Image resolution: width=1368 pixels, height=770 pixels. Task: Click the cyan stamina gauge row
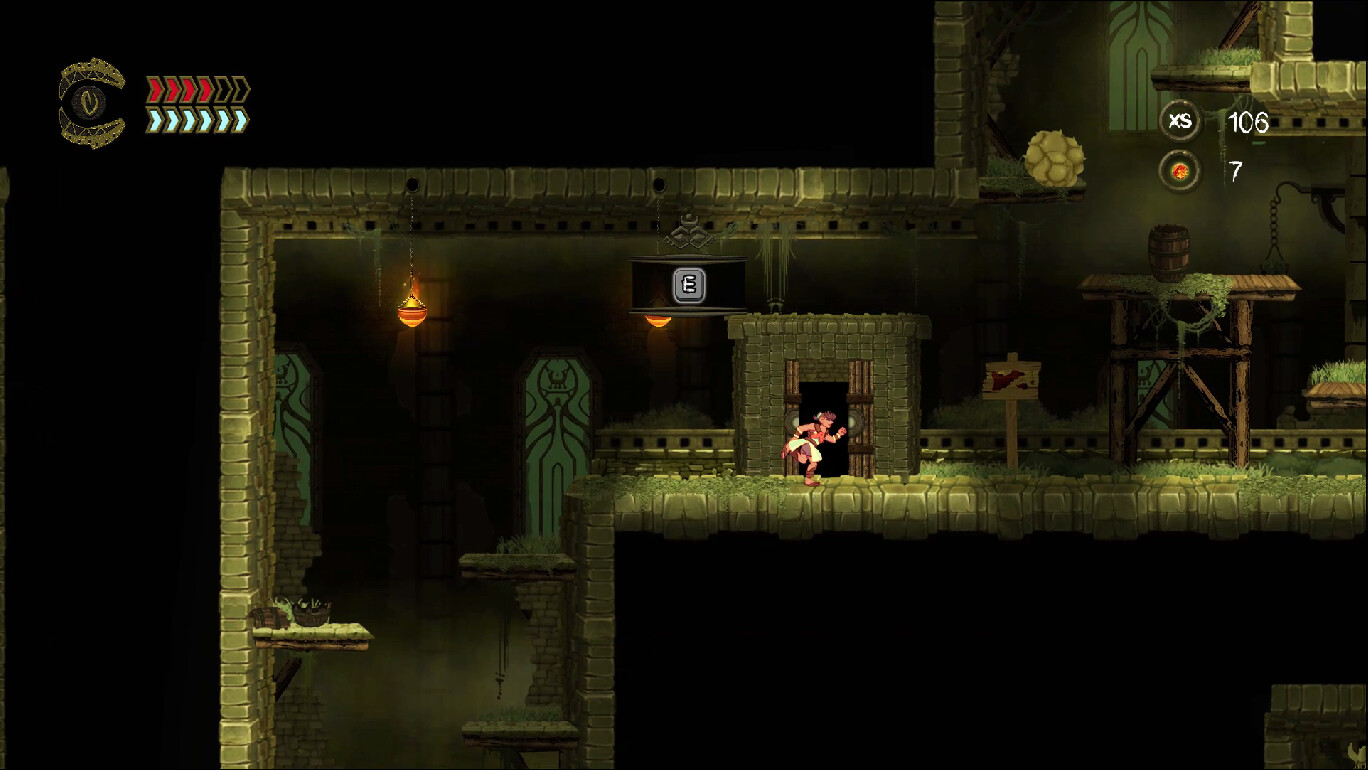195,118
